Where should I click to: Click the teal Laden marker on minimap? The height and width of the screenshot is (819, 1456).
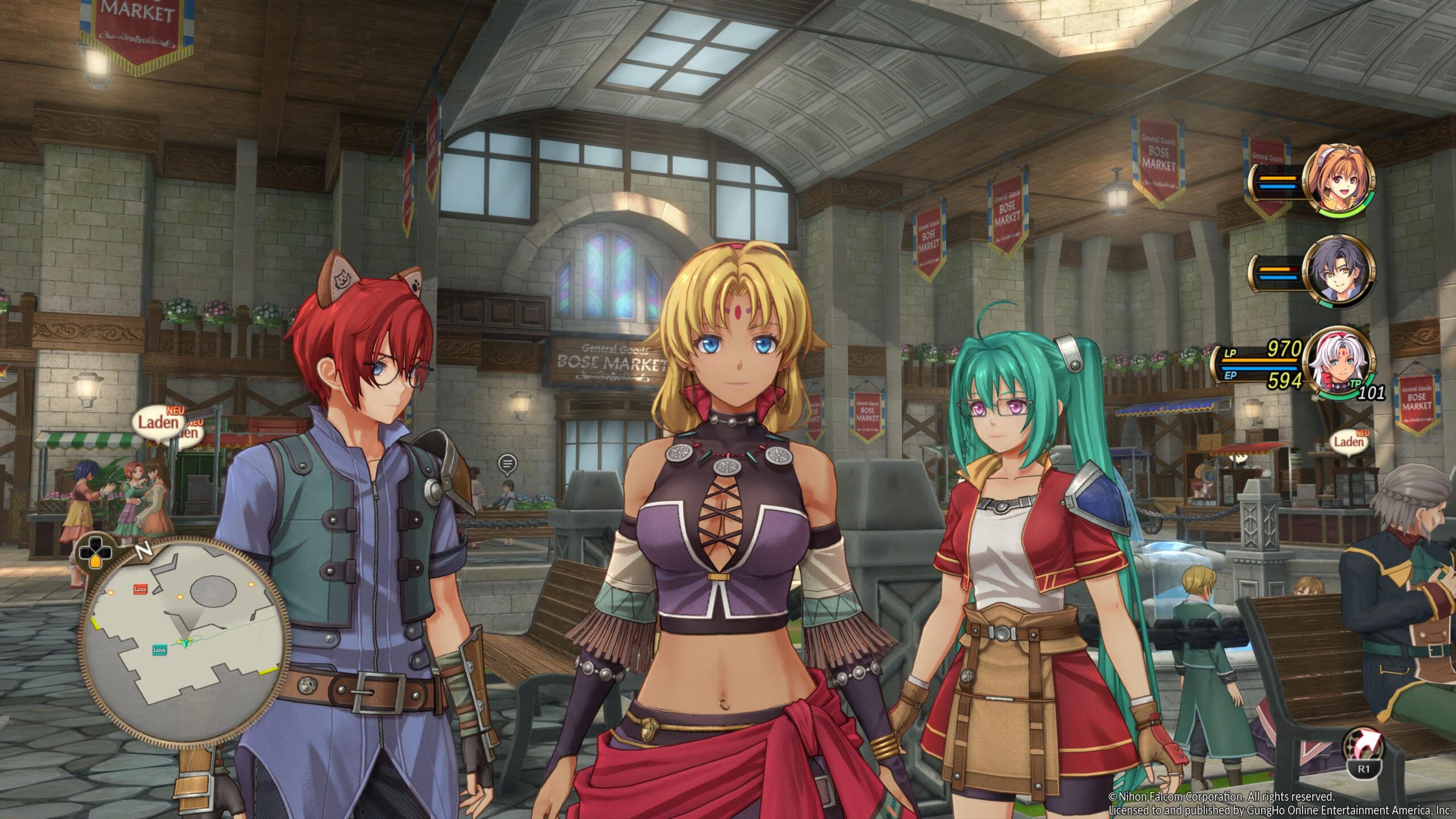pos(160,650)
